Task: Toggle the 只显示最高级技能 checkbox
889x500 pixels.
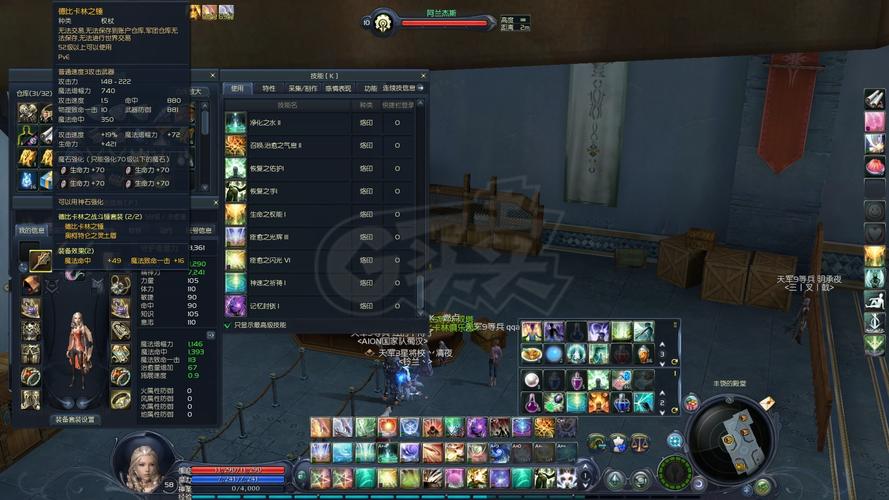Action: click(227, 325)
